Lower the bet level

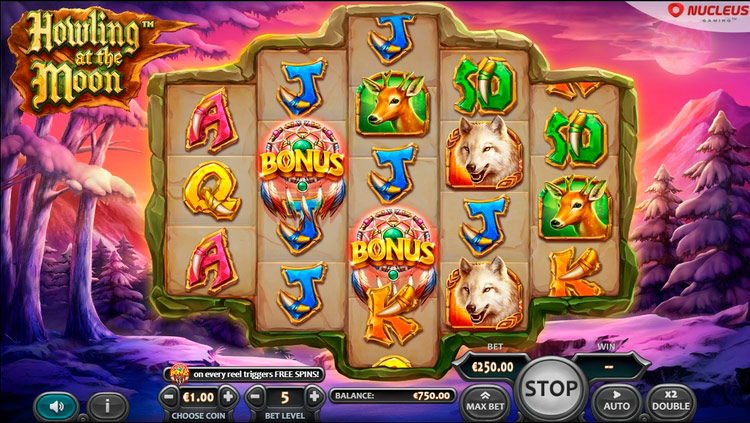(x=256, y=396)
